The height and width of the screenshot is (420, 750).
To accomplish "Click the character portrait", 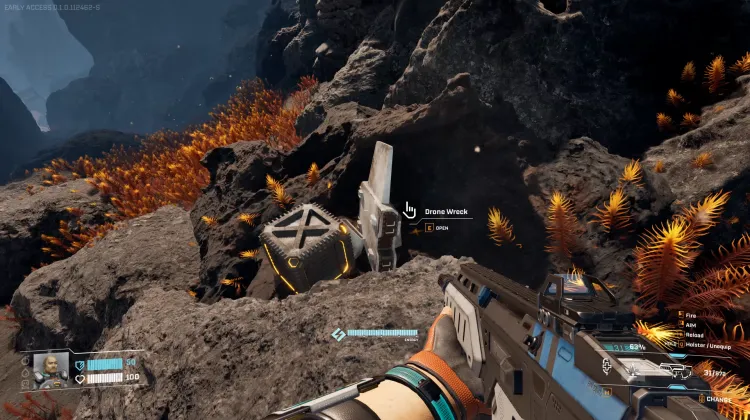I will tap(50, 369).
